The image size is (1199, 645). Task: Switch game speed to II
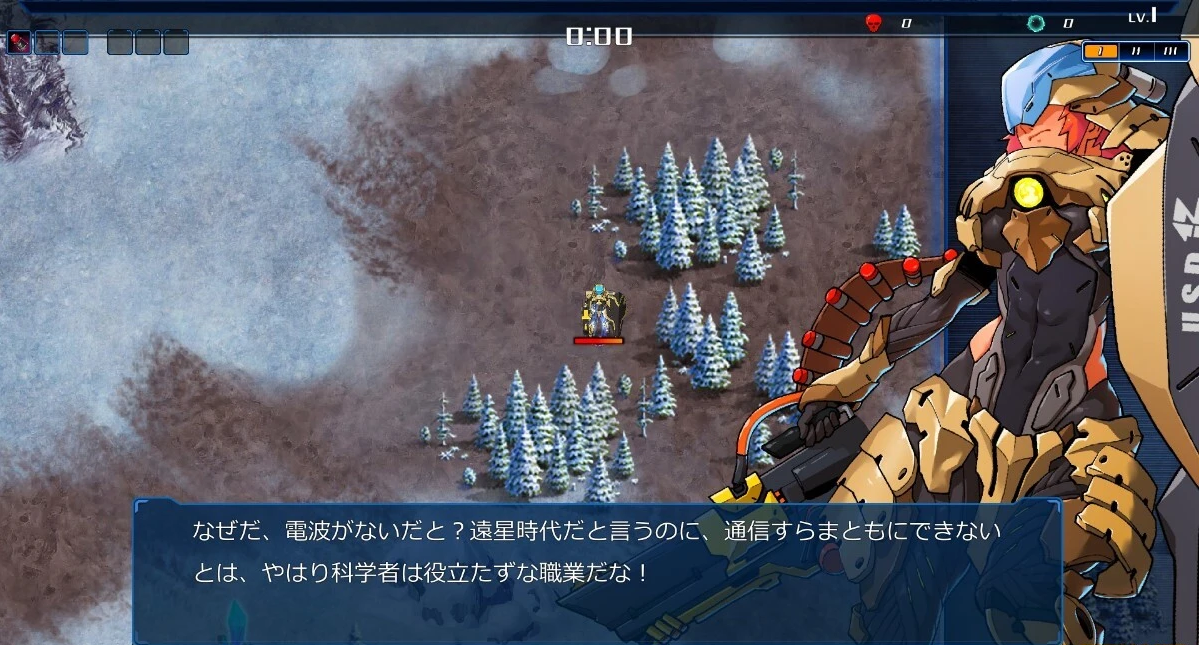coord(1136,51)
